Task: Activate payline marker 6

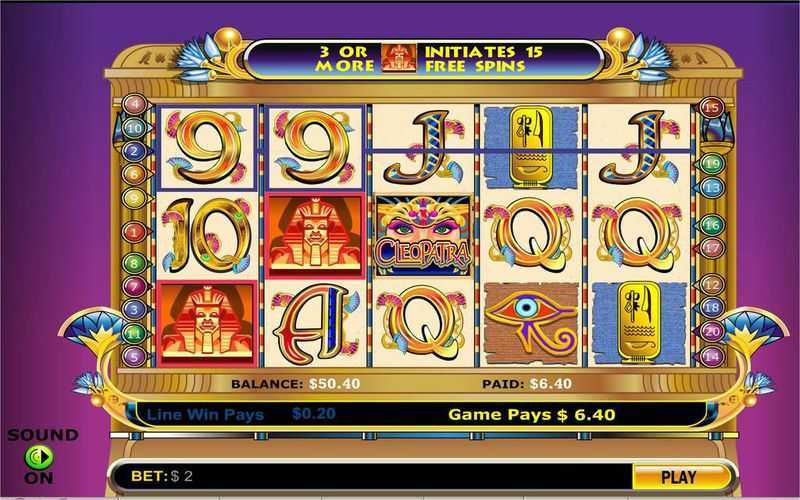Action: pos(134,173)
